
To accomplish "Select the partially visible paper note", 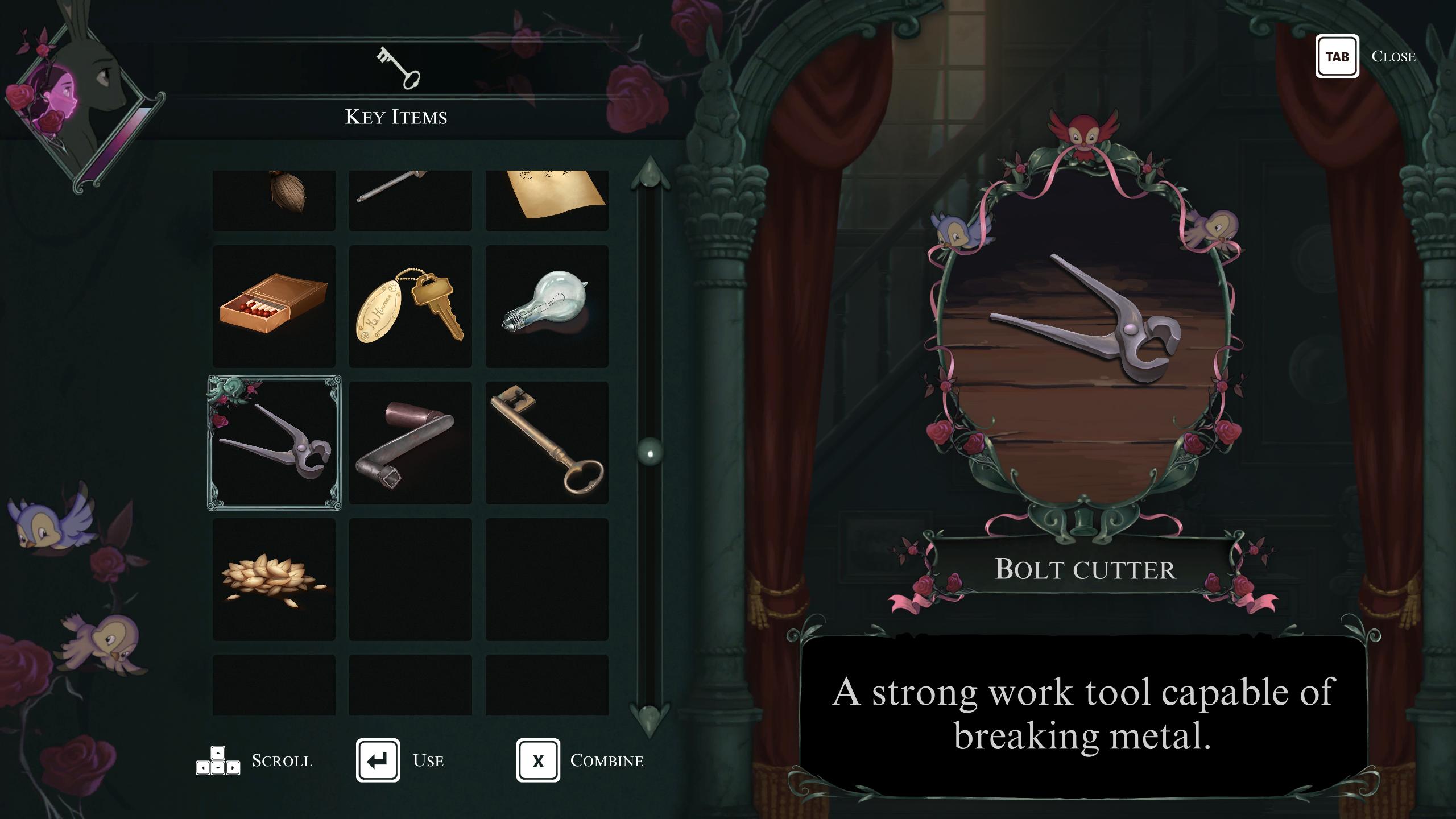I will coord(547,200).
